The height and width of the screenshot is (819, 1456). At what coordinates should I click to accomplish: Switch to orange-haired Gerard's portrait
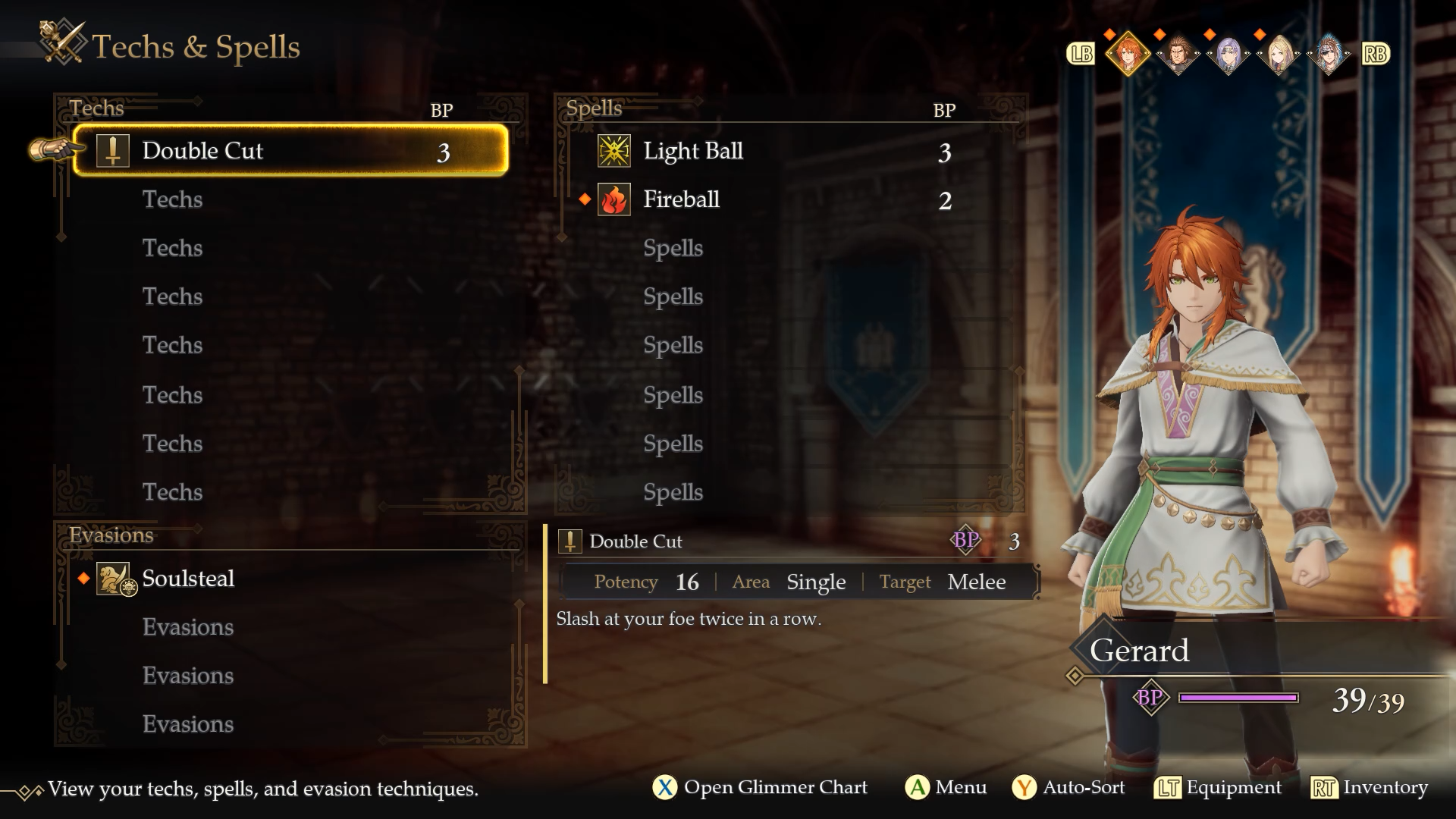click(1128, 54)
